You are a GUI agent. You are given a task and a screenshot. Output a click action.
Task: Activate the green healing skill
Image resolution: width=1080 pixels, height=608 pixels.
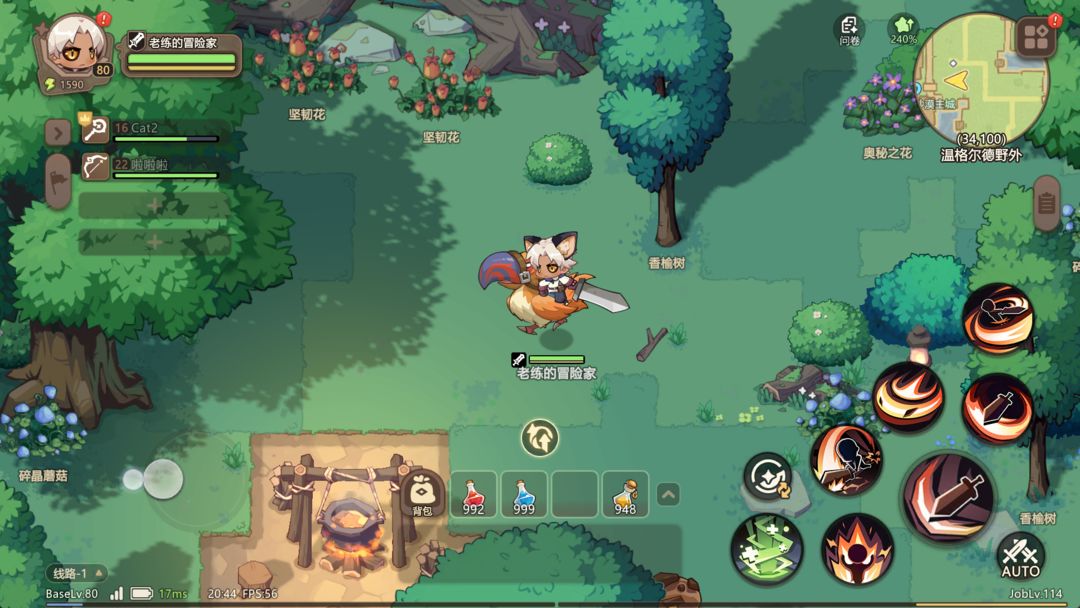tap(767, 549)
